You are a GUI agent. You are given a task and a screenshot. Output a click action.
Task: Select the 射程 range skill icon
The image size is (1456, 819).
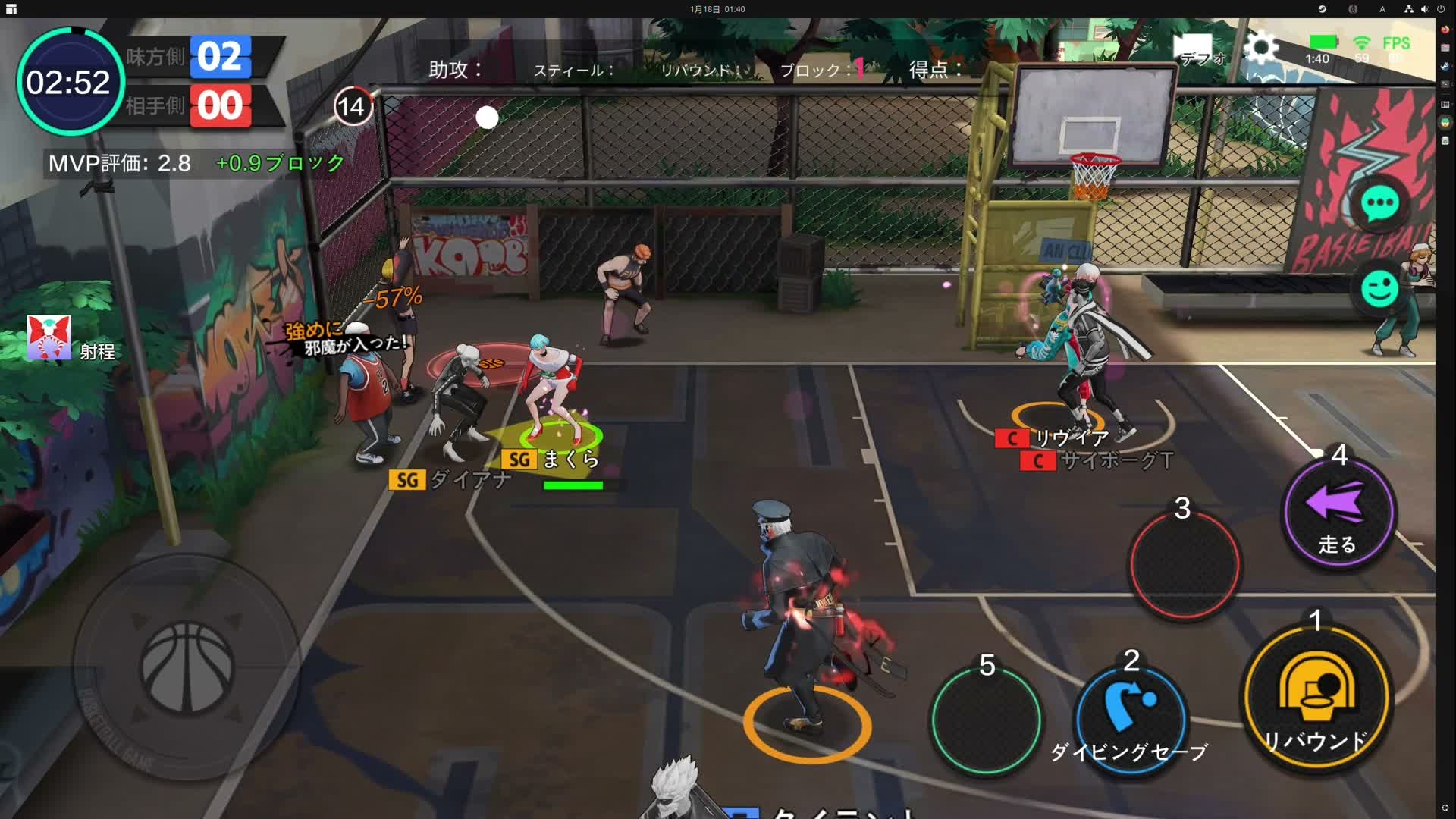coord(49,337)
